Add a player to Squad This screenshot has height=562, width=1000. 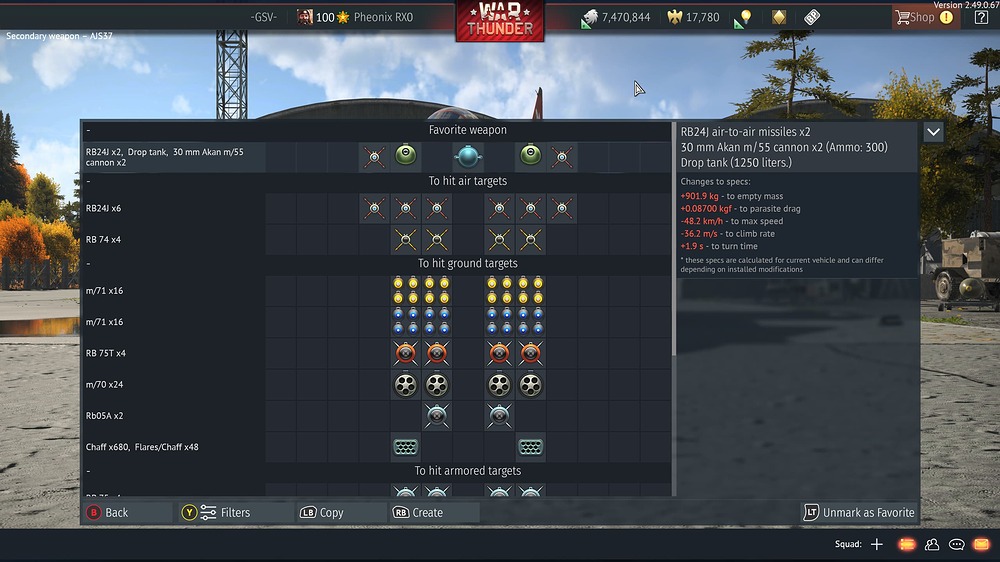pyautogui.click(x=877, y=544)
